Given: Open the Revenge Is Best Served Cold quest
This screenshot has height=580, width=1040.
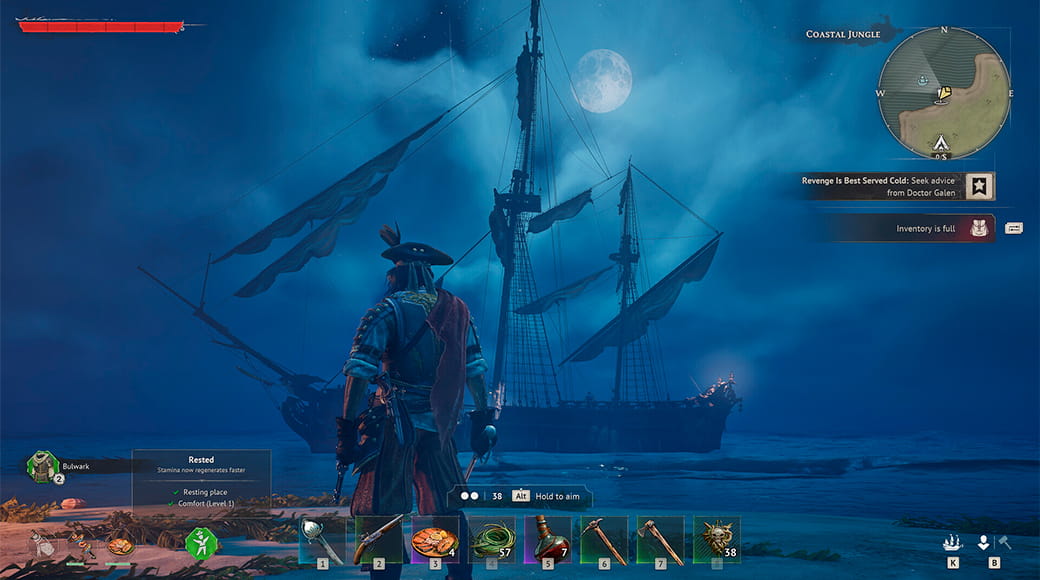Looking at the screenshot, I should pos(879,186).
